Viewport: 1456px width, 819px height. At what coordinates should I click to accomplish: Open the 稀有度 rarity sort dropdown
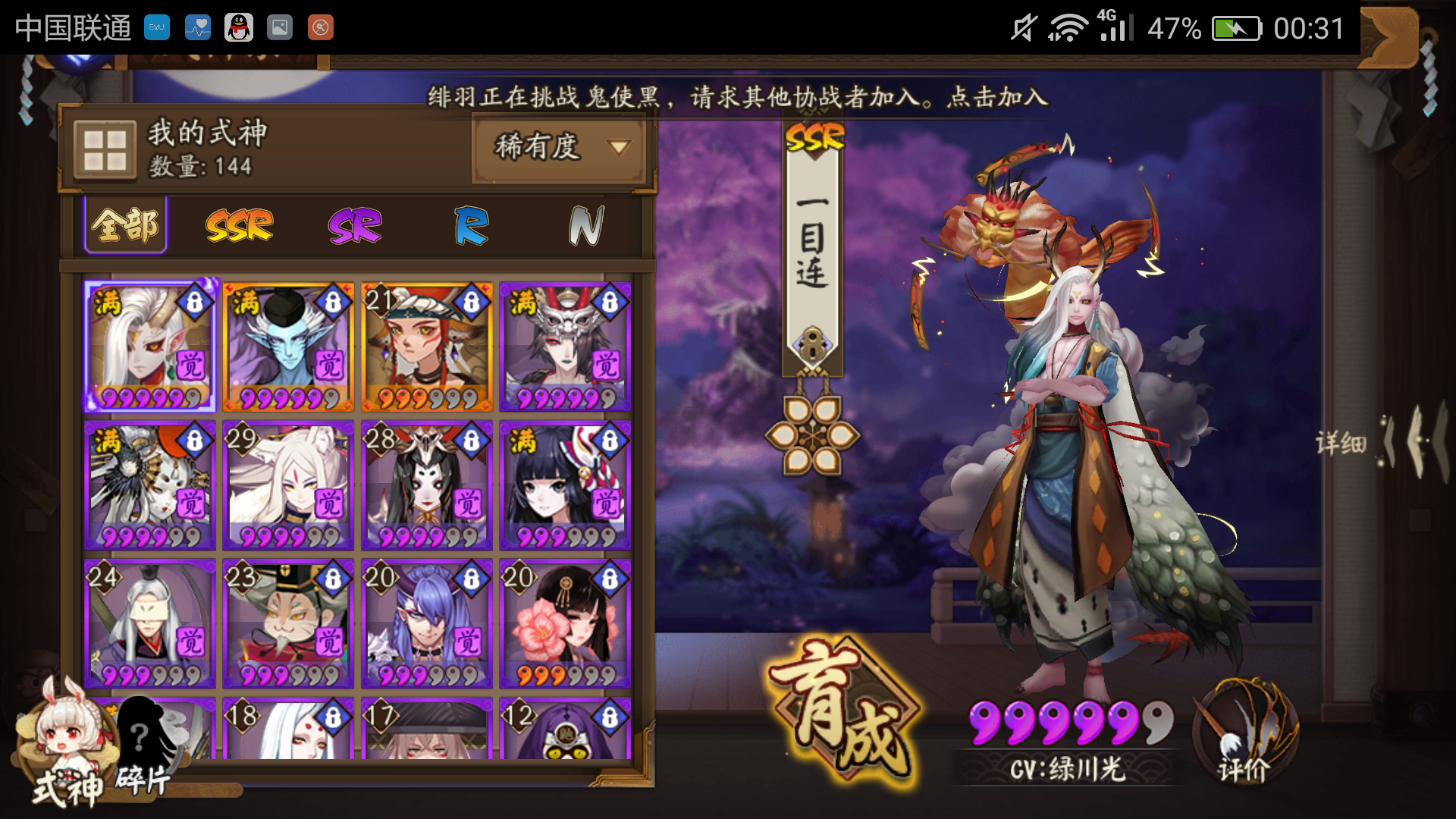click(559, 149)
